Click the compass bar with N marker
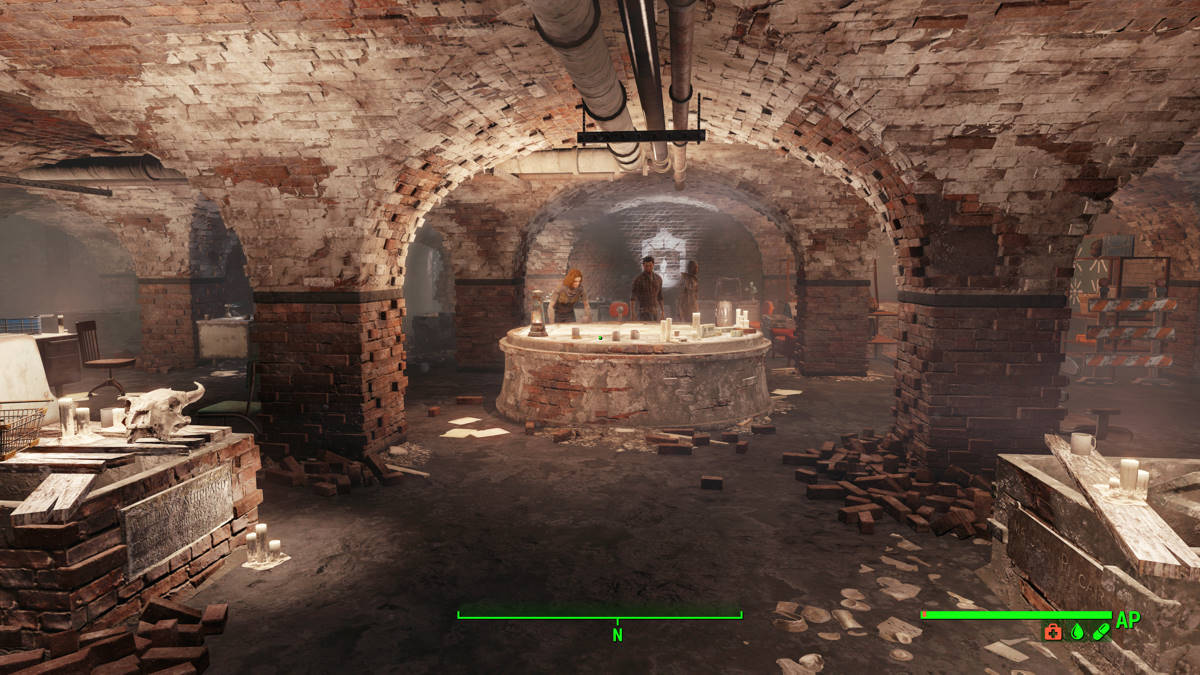The height and width of the screenshot is (675, 1200). [600, 616]
